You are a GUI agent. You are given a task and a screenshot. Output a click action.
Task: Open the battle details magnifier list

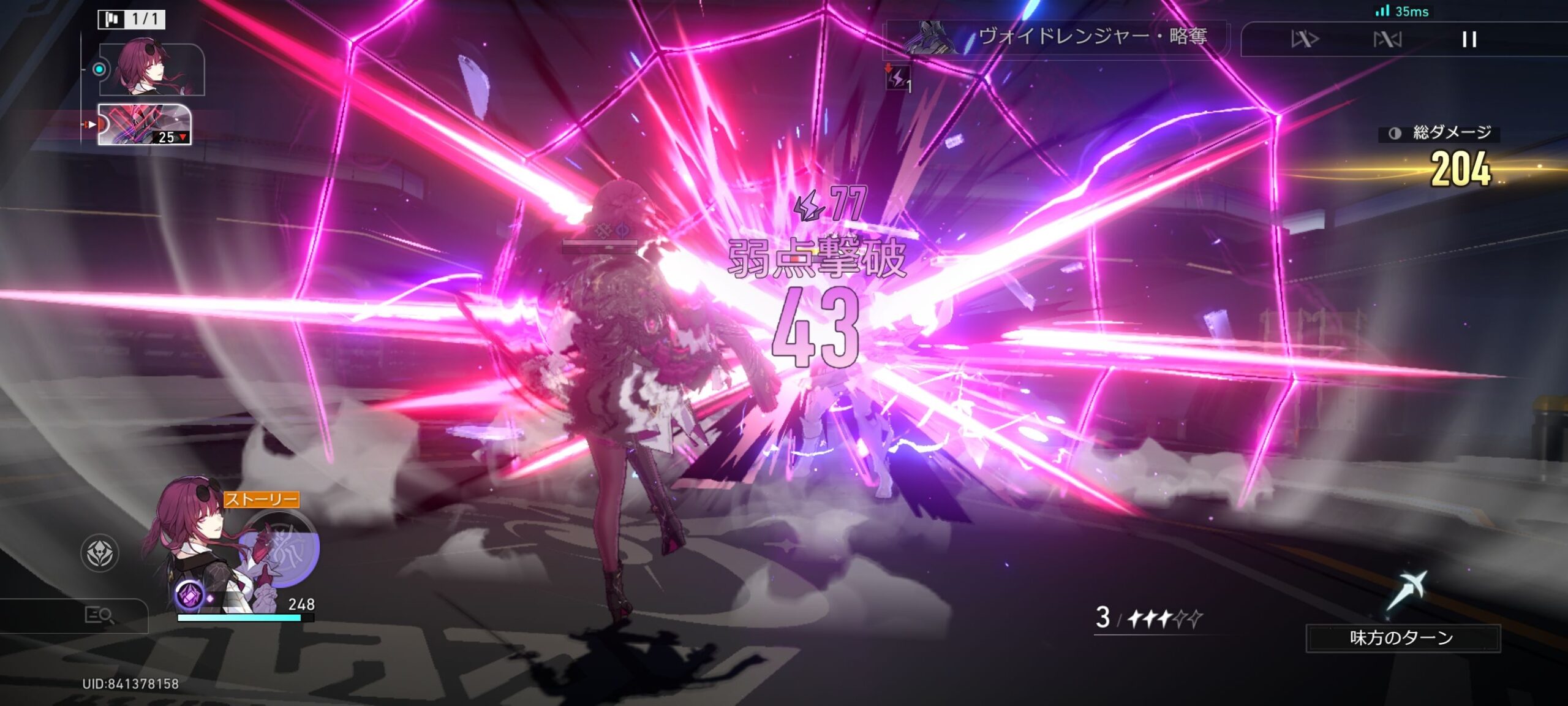pos(99,615)
